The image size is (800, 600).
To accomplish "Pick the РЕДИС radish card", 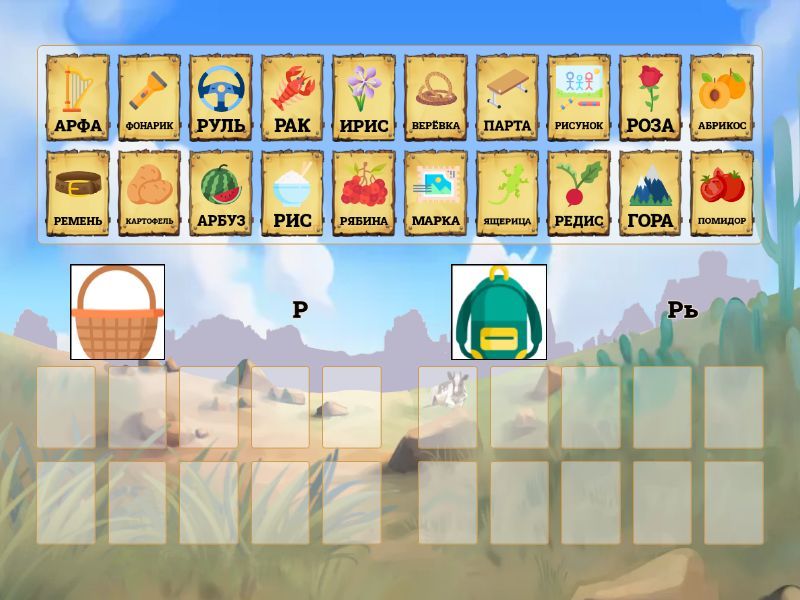I will tap(578, 193).
